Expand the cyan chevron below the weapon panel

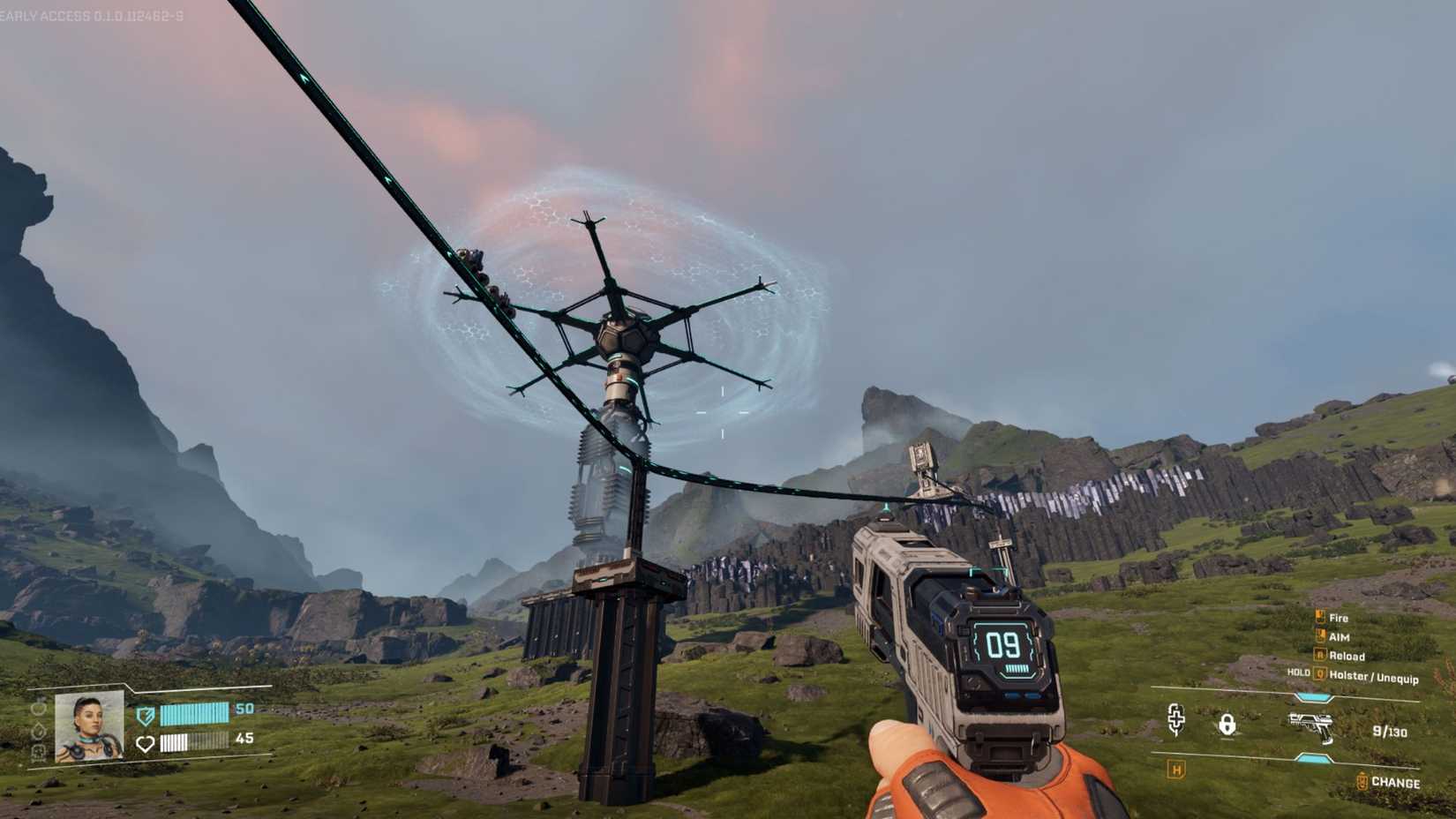tap(1315, 759)
